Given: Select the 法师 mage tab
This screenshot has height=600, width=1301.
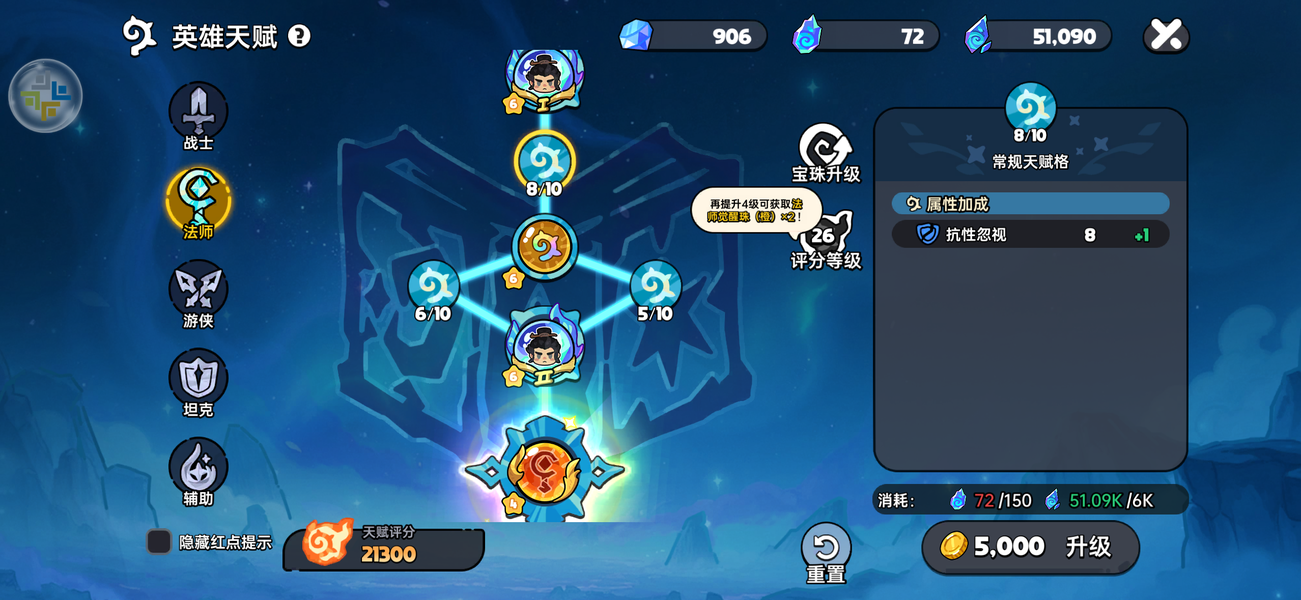Looking at the screenshot, I should [198, 200].
